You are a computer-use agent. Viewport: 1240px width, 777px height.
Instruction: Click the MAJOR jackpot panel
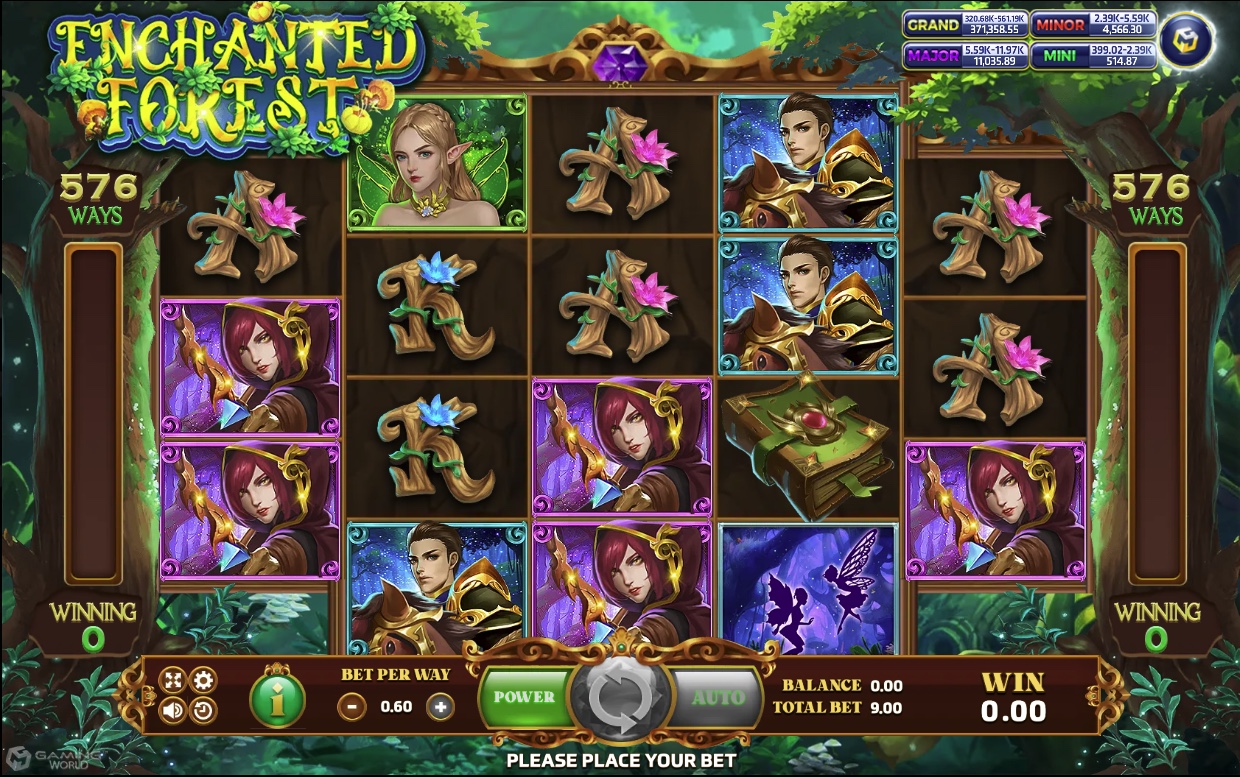pos(964,56)
